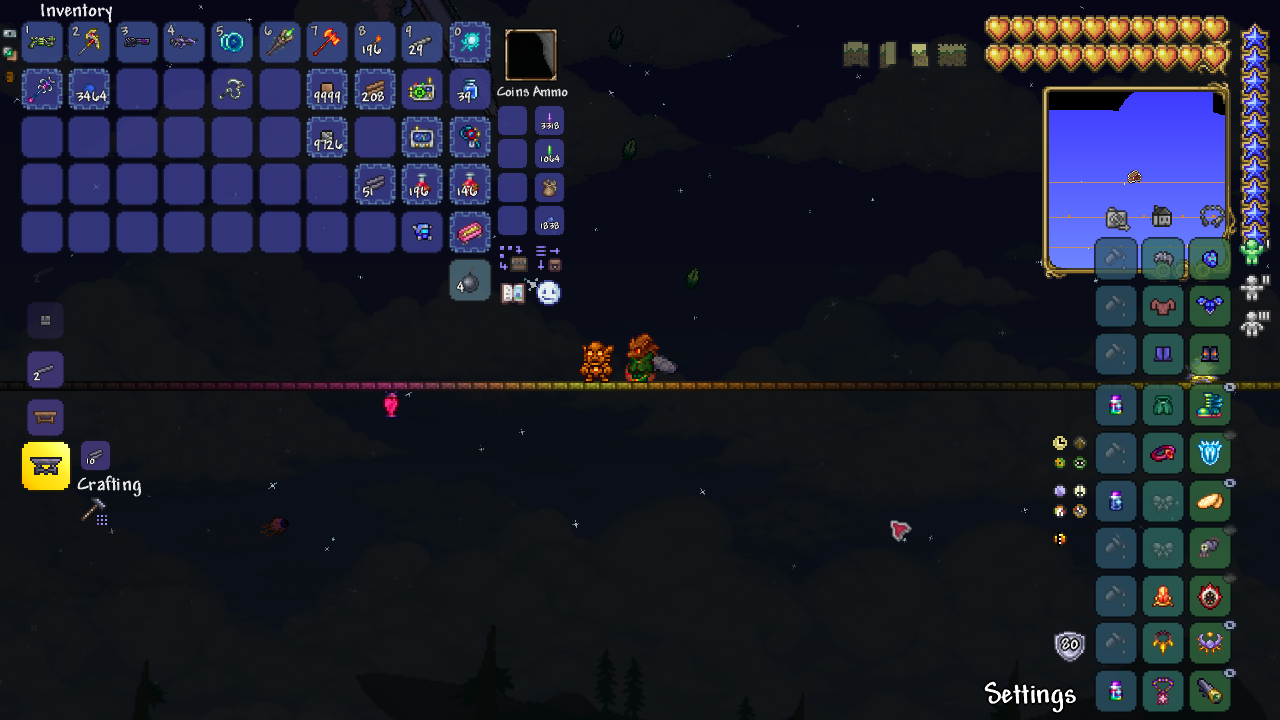Screen dimensions: 1280x720
Task: Quick stack to nearby chests
Action: (x=512, y=258)
